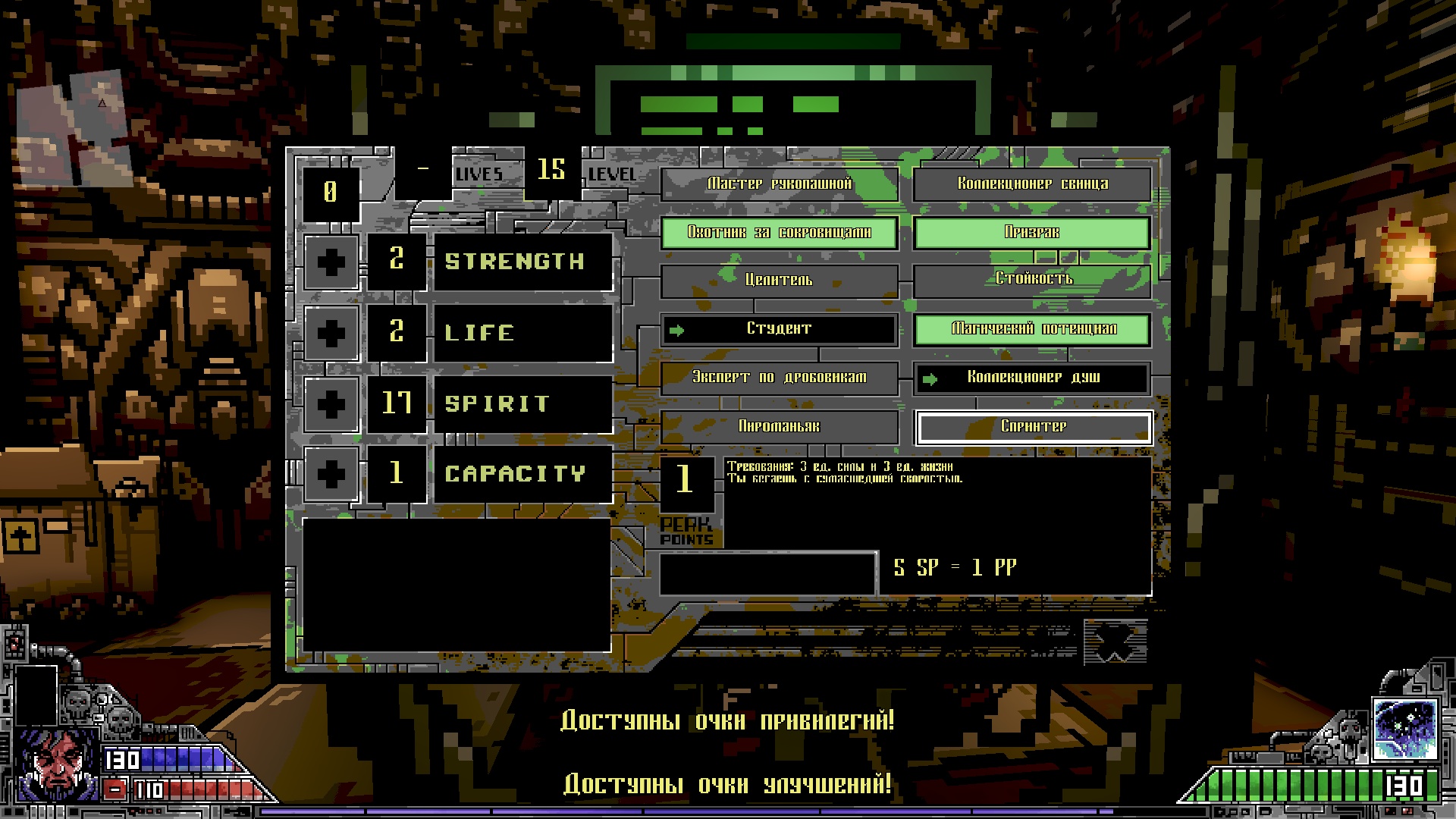
Task: Choose the Мастер рукопашной perk
Action: click(x=780, y=184)
